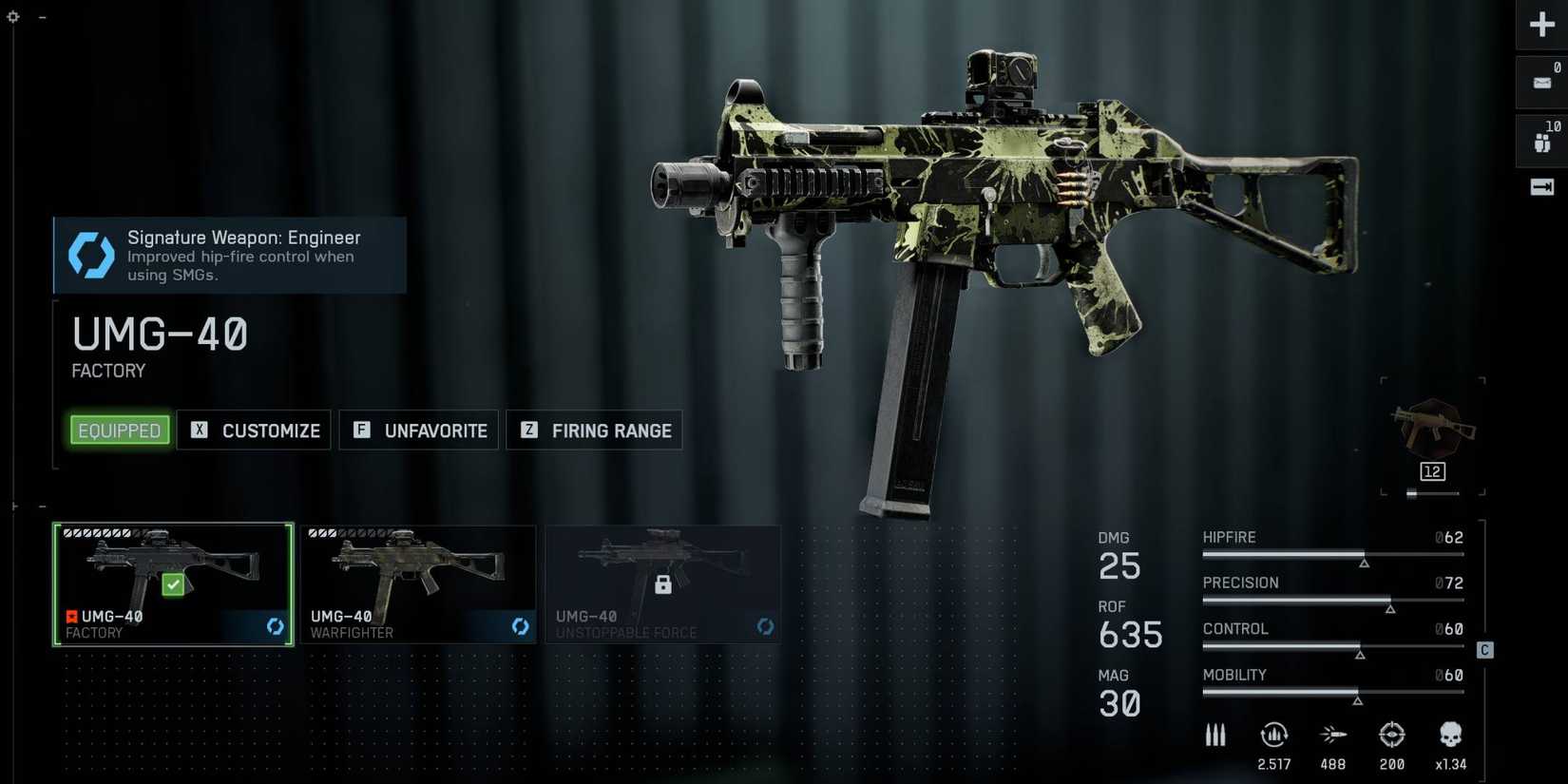Open the squad icon showing 10 players
The width and height of the screenshot is (1568, 784).
pos(1541,140)
